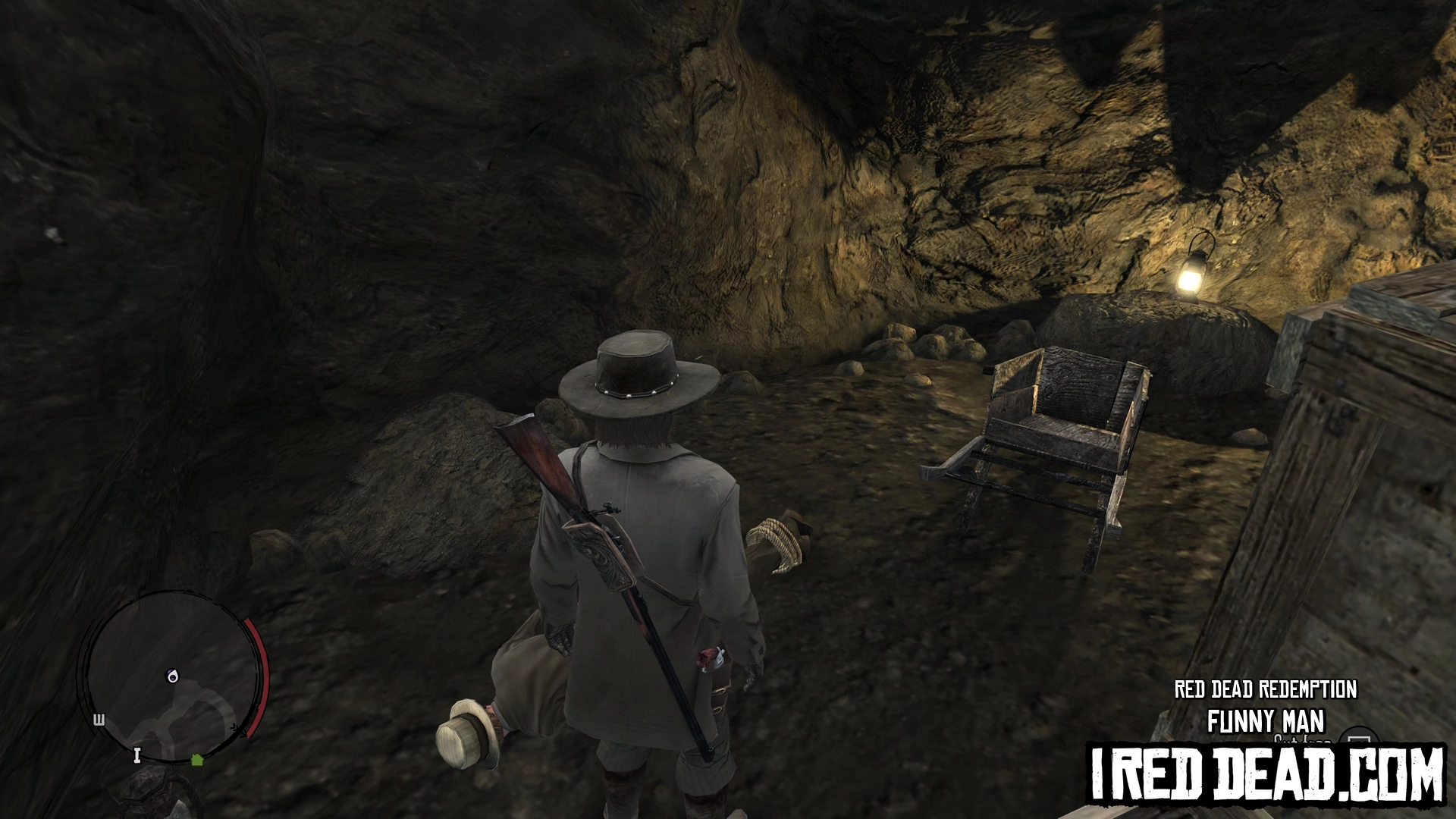Open the circular minimap
The image size is (1456, 819).
(171, 677)
